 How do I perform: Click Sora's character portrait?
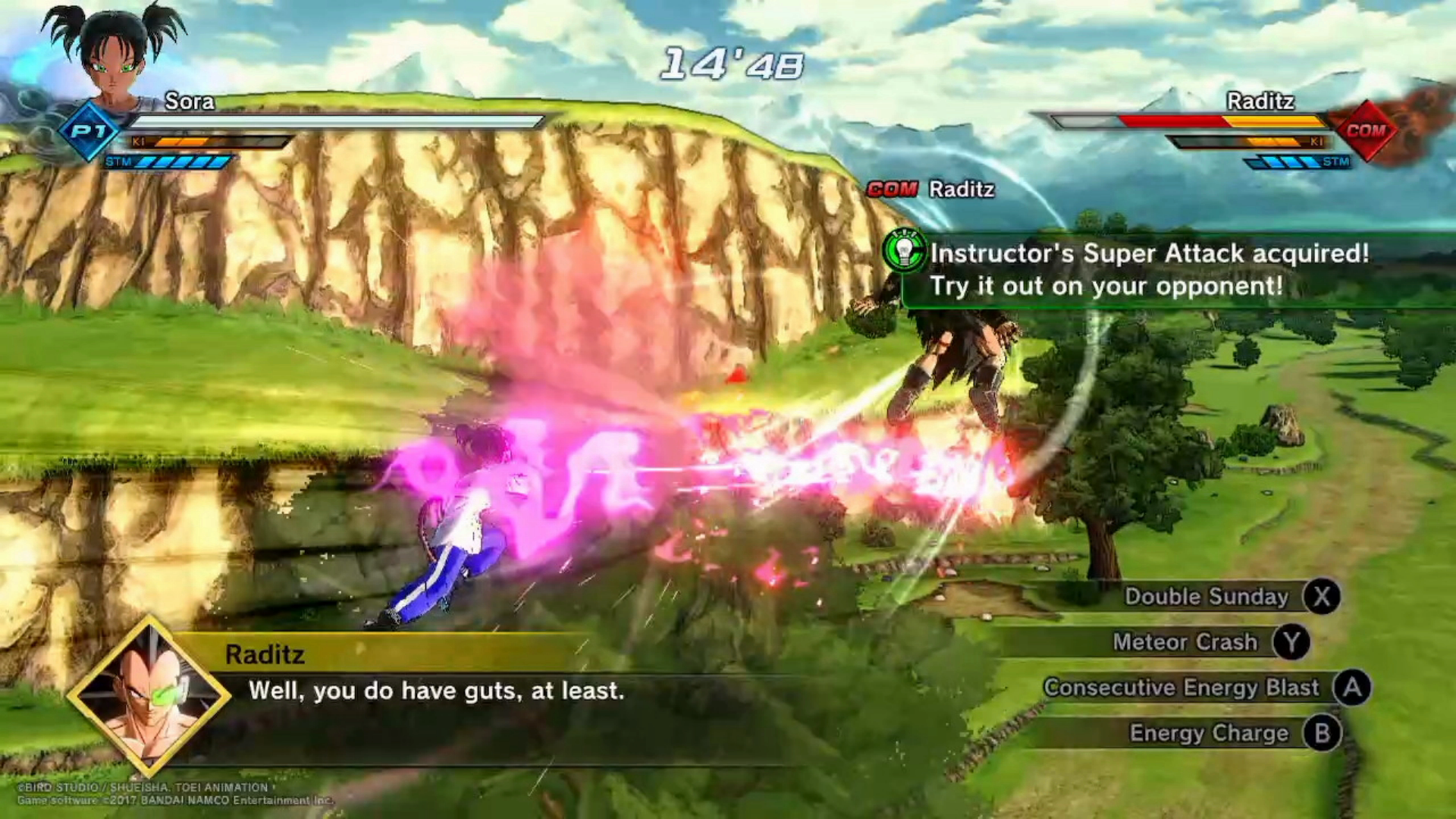tap(115, 57)
